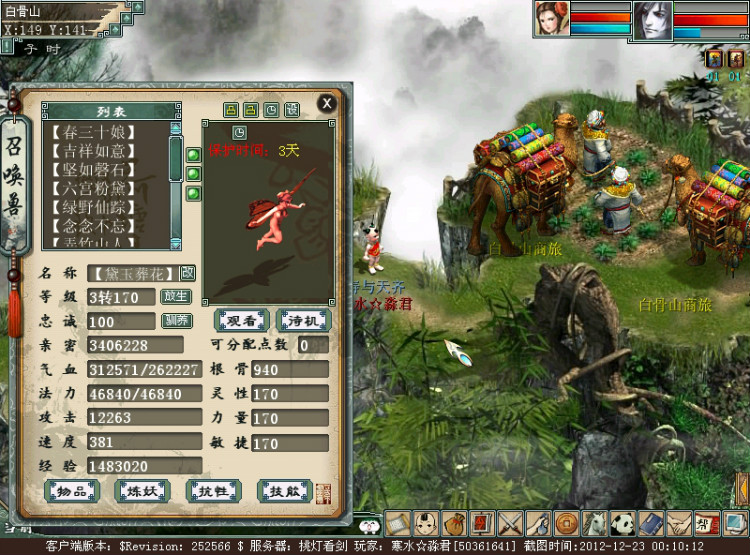Release the pet with the 放生 button
This screenshot has width=750, height=555.
tap(176, 296)
